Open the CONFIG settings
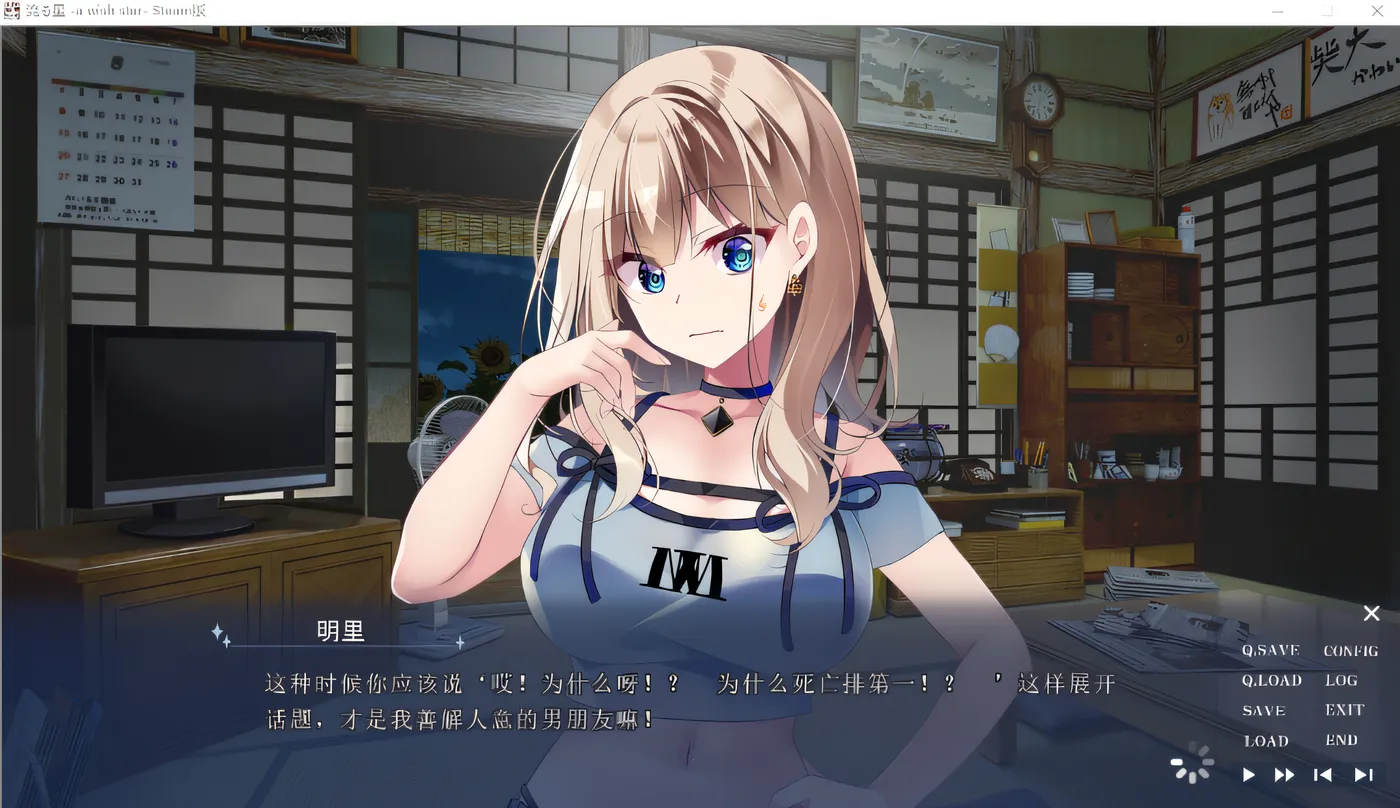Screen dimensions: 1400x808 tap(1349, 649)
